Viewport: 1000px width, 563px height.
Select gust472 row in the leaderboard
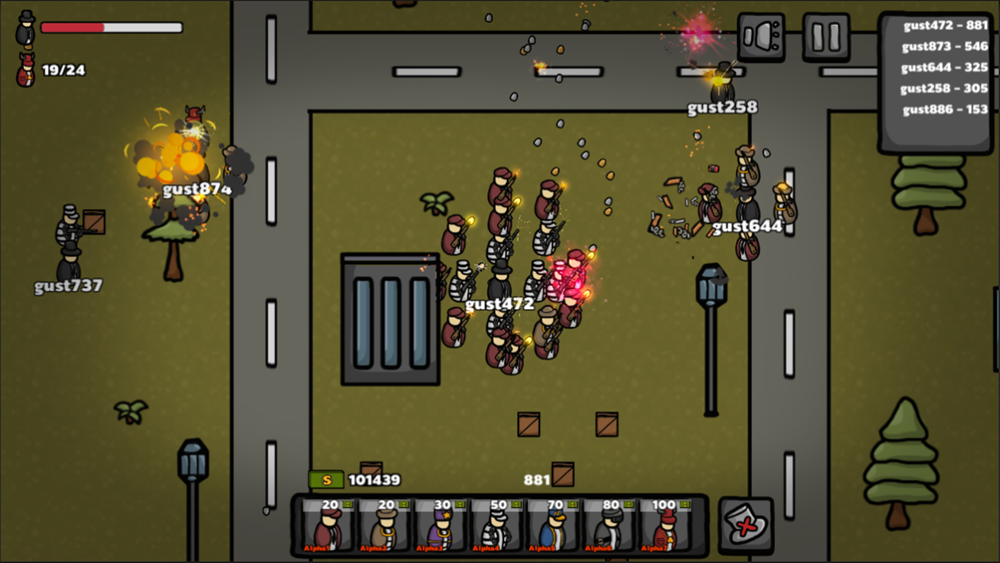pos(944,25)
